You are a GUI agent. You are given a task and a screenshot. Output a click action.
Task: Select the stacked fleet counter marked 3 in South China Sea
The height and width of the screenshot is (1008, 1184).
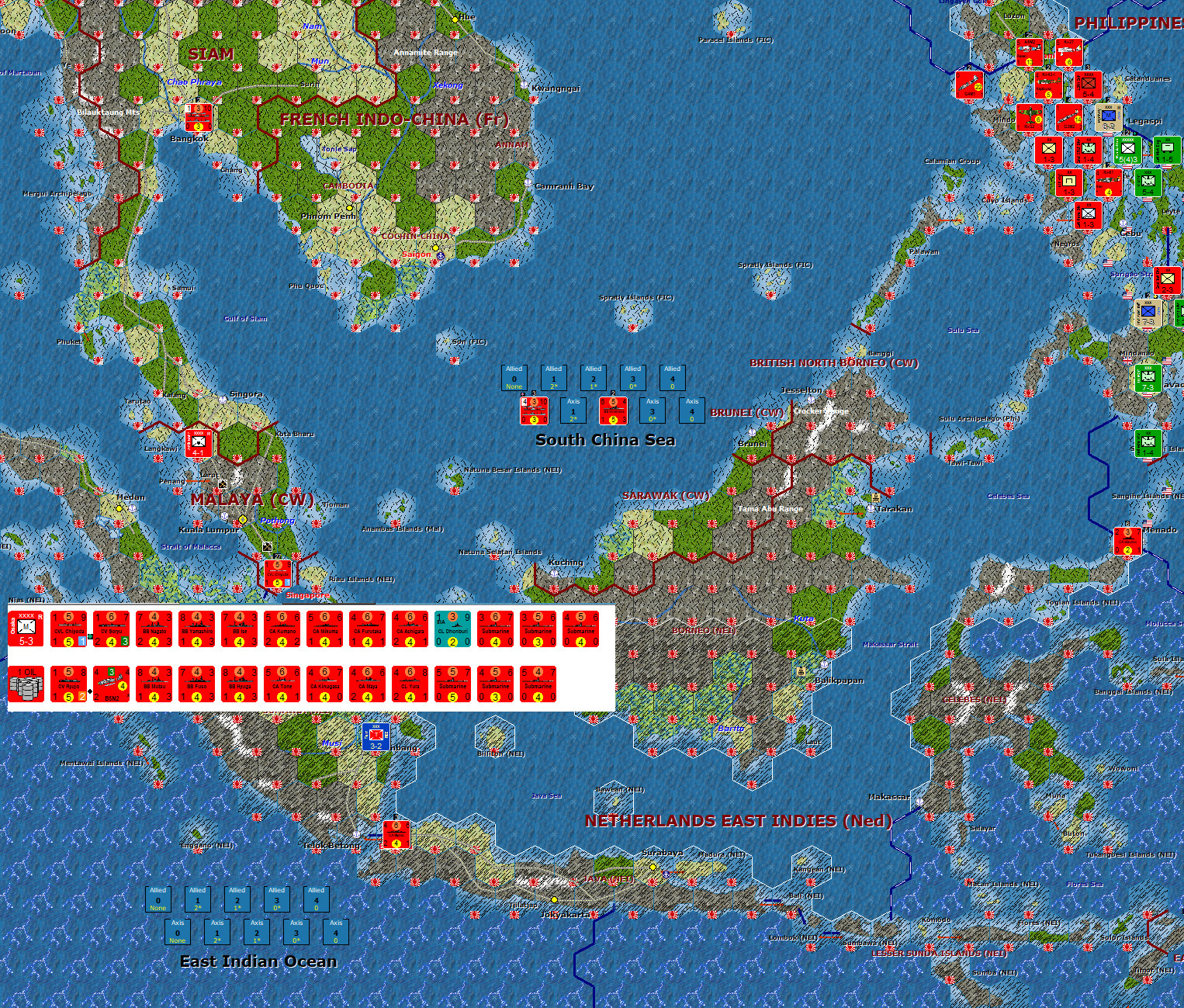pos(533,411)
